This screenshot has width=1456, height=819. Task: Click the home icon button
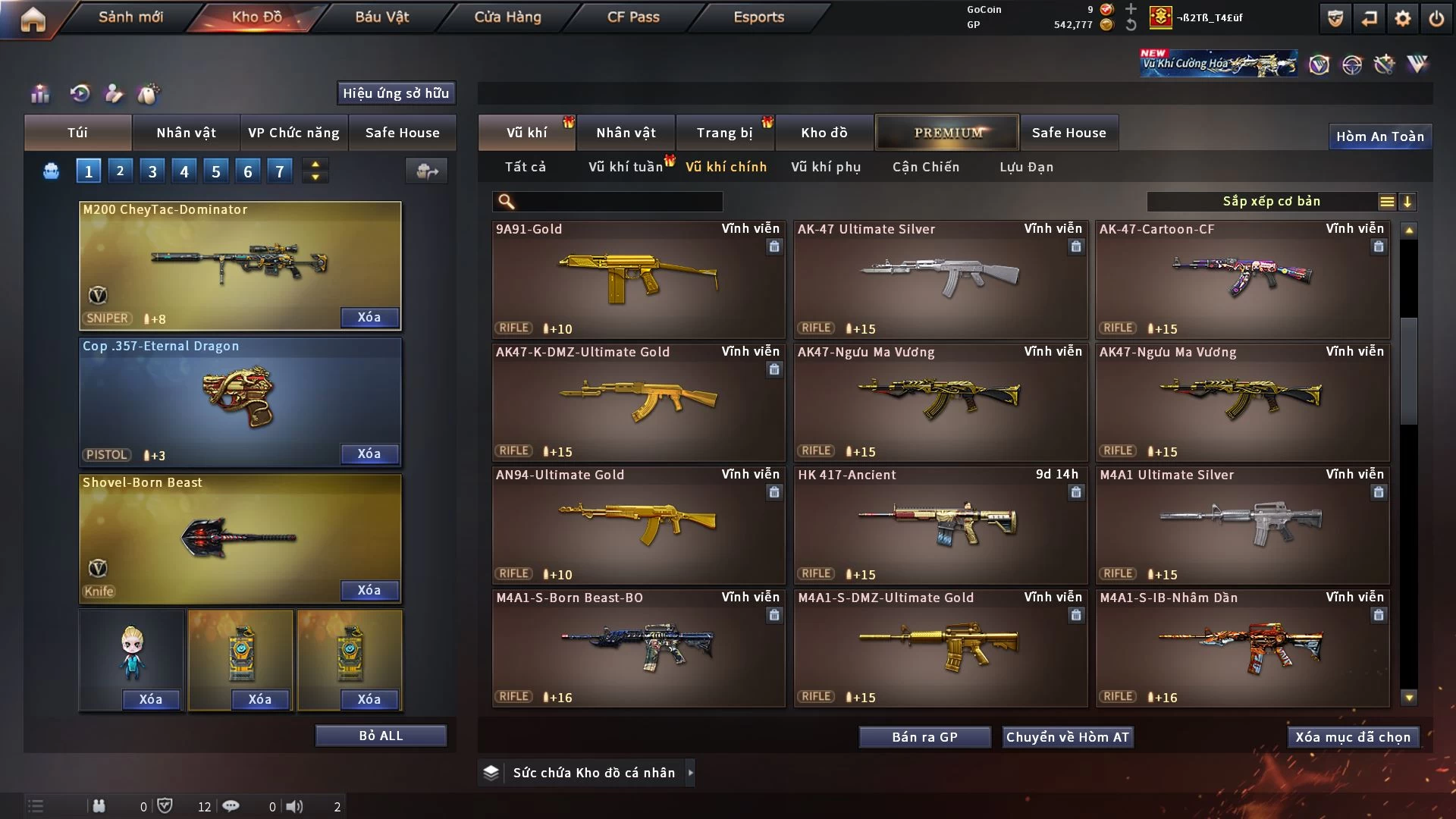(x=33, y=19)
